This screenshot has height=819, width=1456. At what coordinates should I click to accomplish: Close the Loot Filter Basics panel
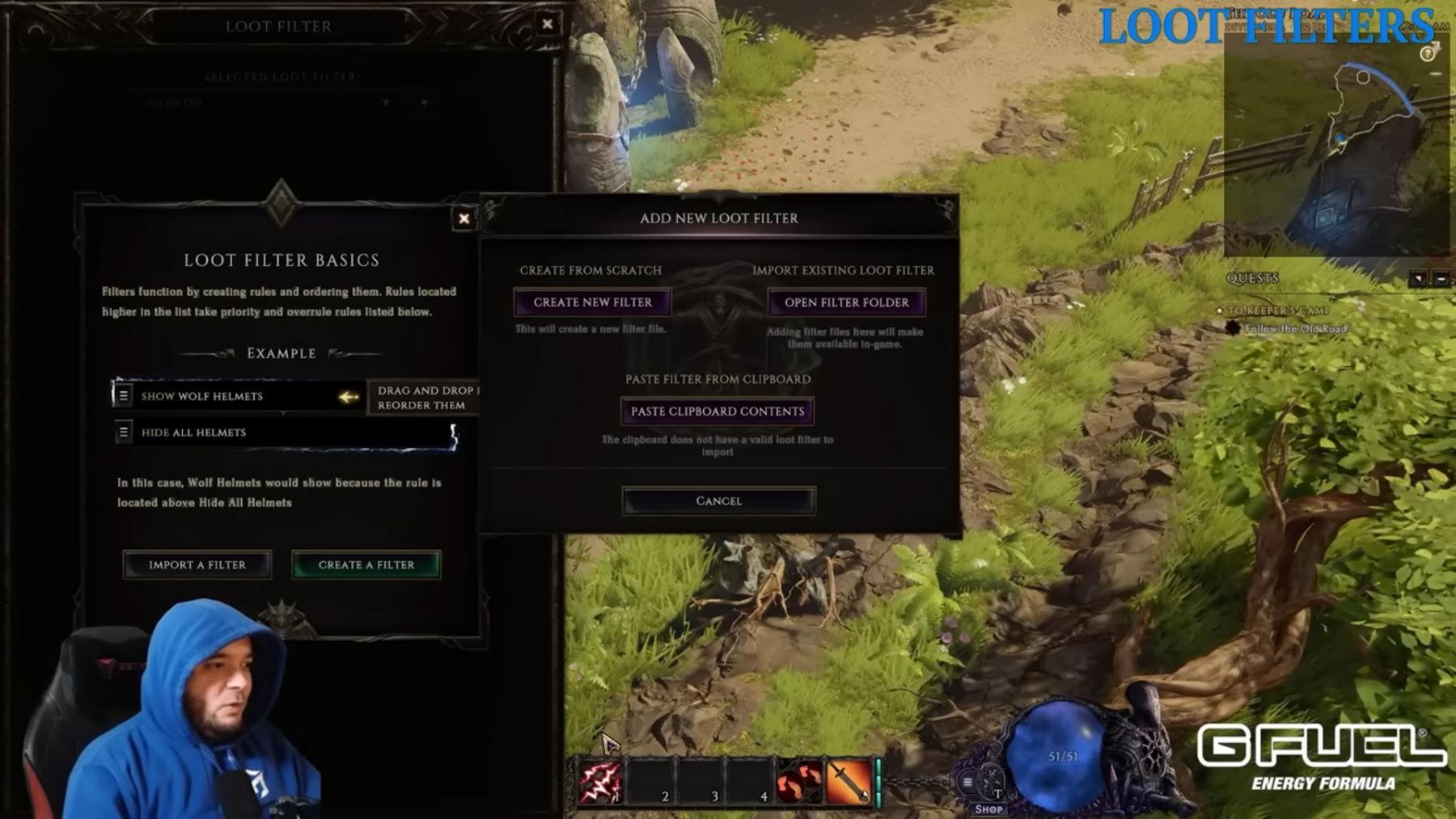(x=463, y=218)
